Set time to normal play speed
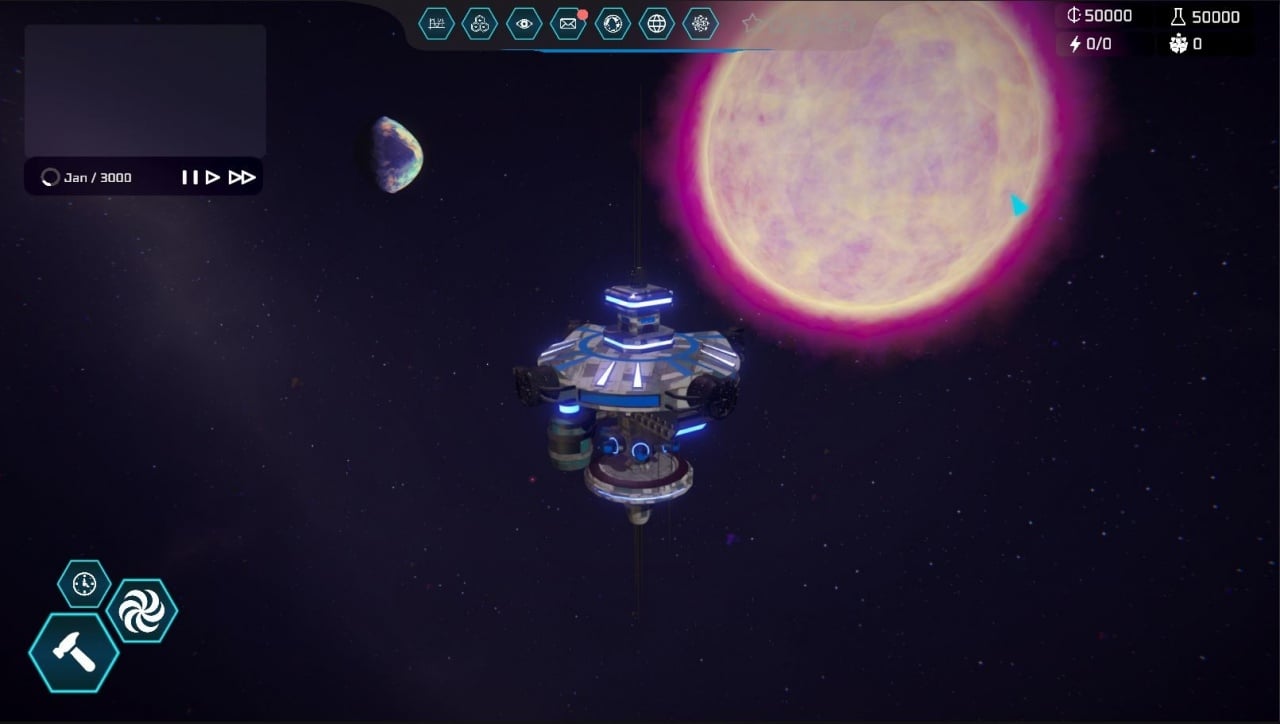 213,178
